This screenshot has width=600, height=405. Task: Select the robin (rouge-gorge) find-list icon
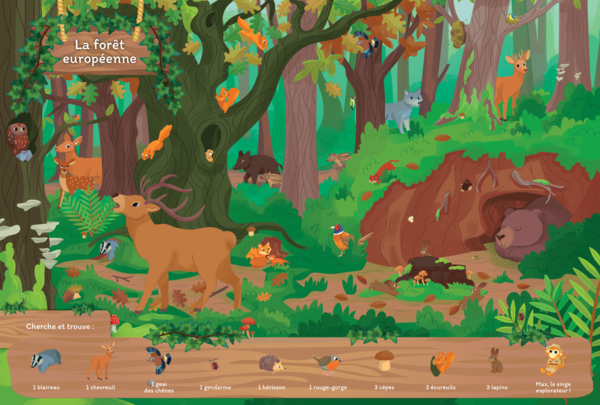coord(326,363)
